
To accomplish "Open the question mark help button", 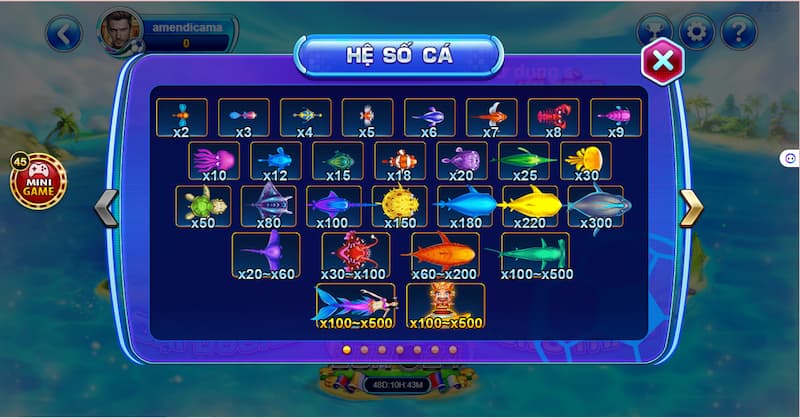I will (739, 32).
